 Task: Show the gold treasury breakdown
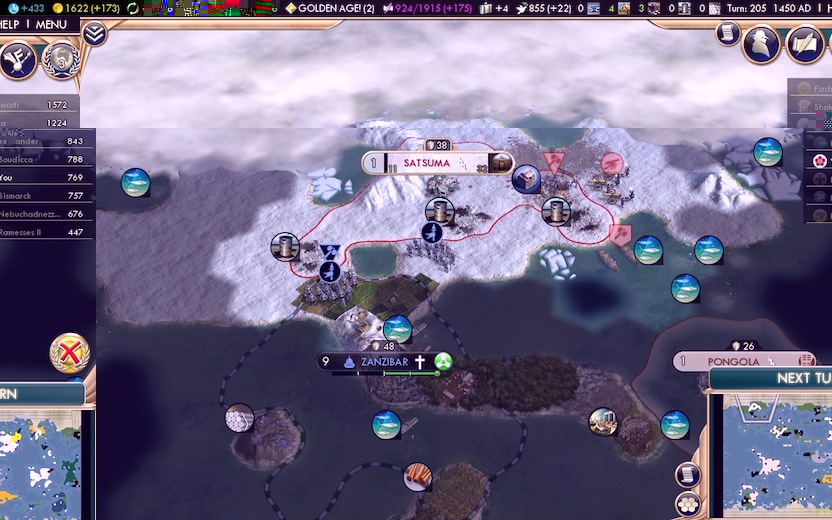(x=86, y=8)
